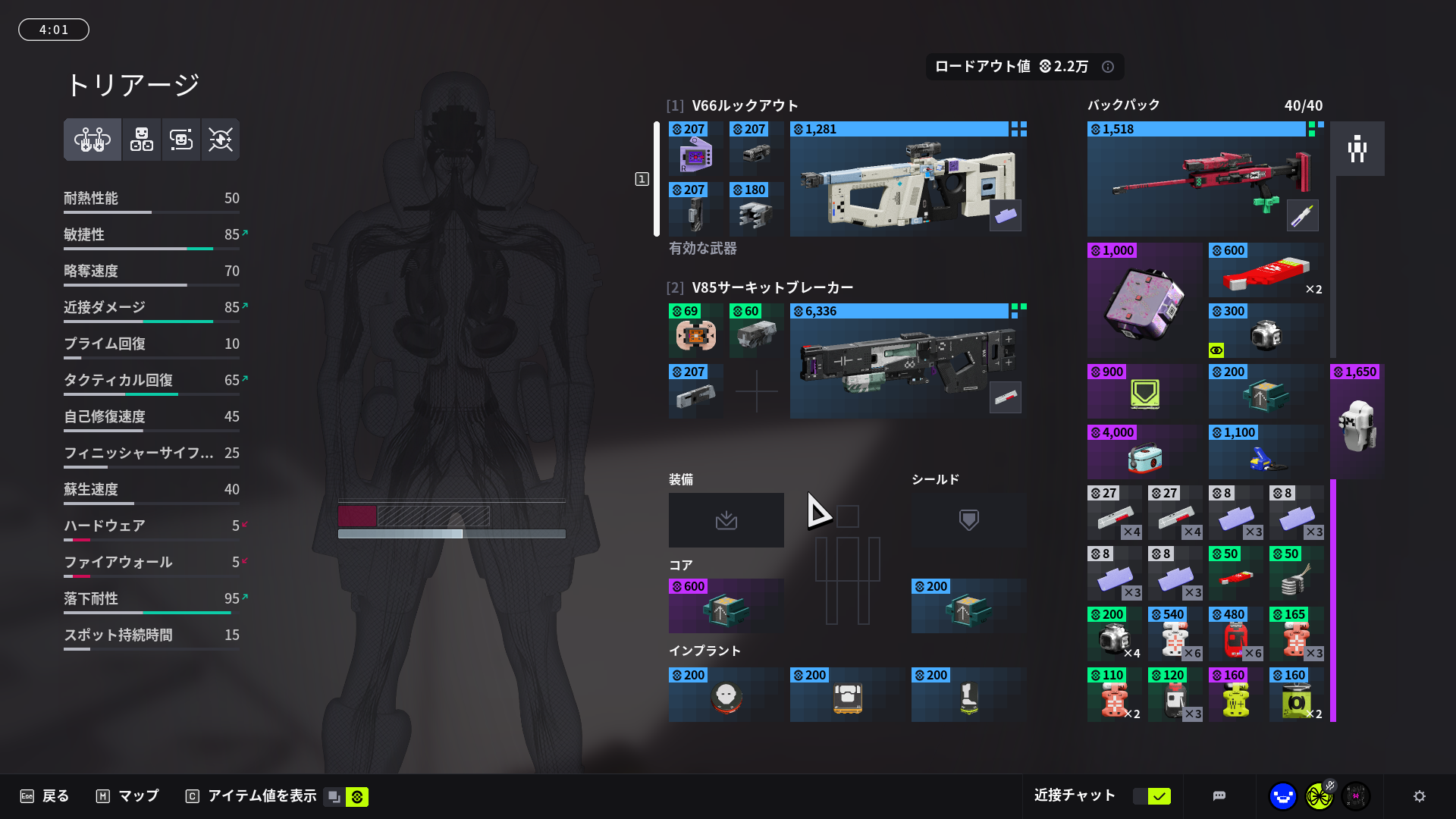Open the map via マップ
1456x819 pixels.
tap(127, 796)
